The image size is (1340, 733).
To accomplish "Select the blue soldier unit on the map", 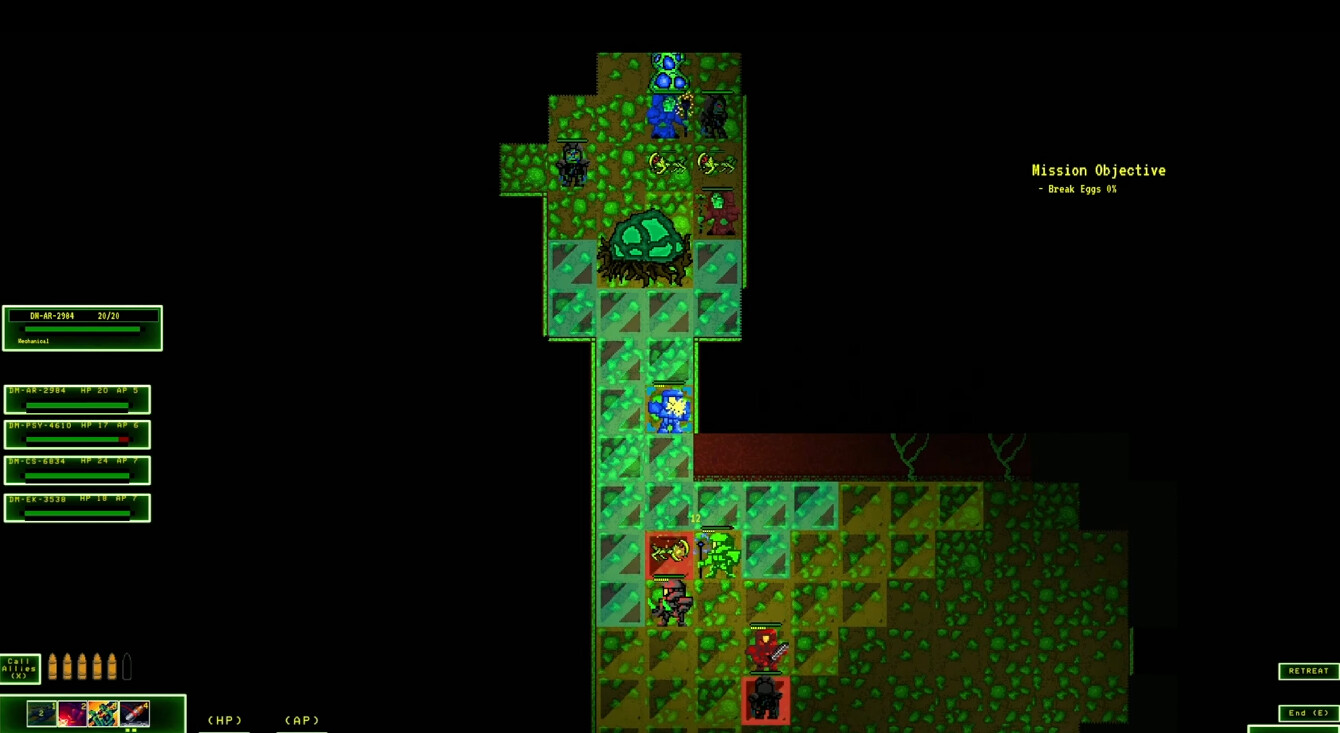I will [669, 410].
